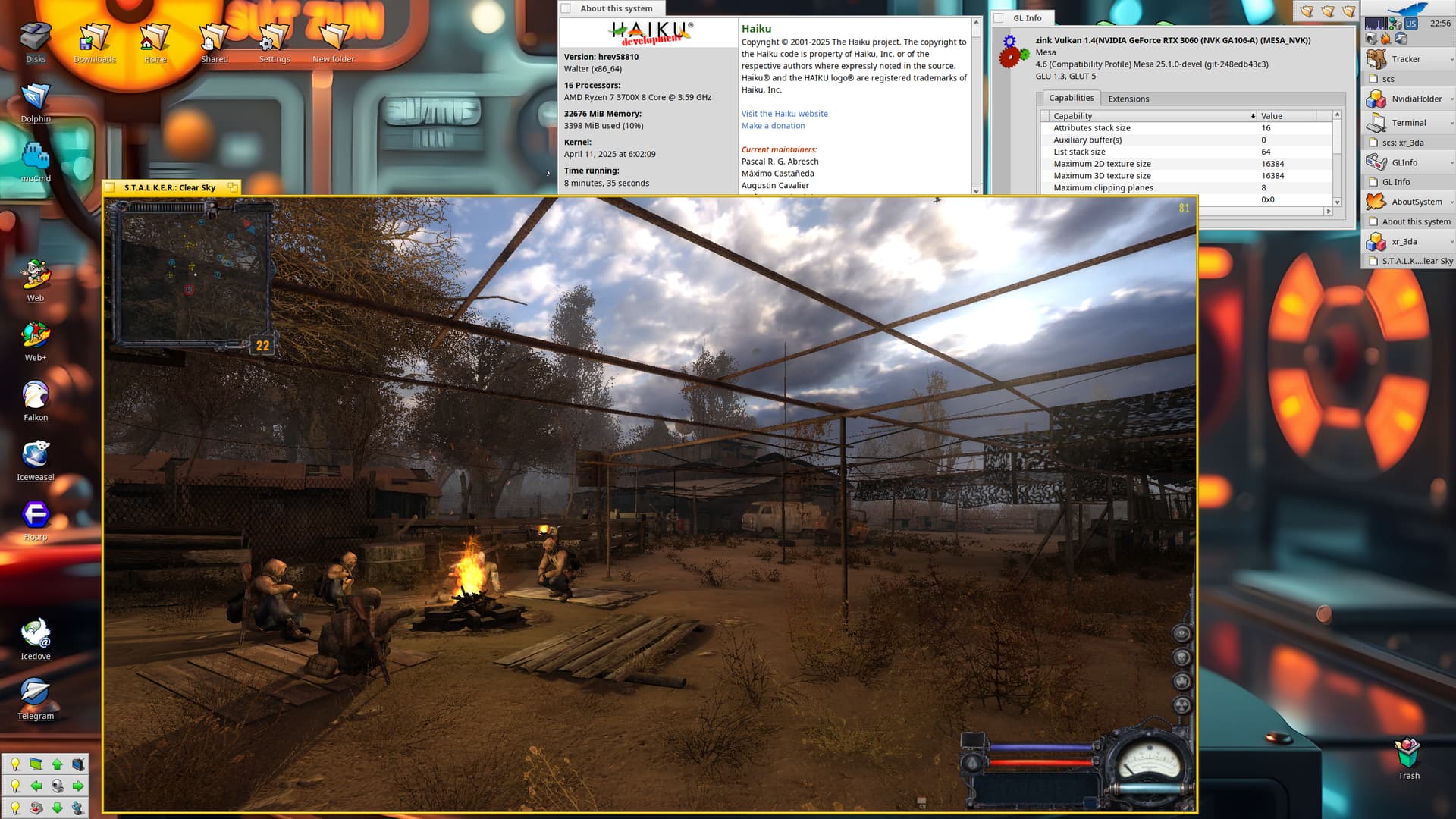Image resolution: width=1456 pixels, height=819 pixels.
Task: Click the eye visibility indicator icon
Action: pyautogui.click(x=1181, y=633)
